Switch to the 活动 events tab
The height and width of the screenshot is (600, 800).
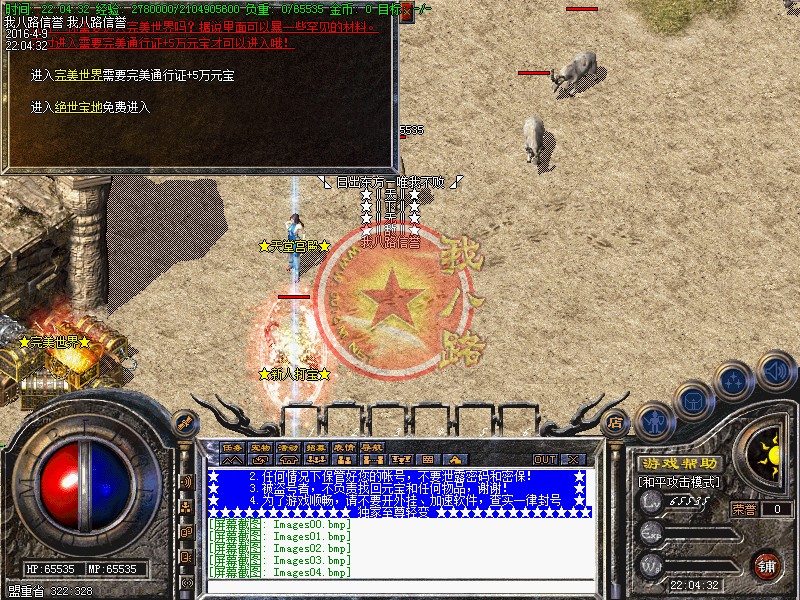[x=288, y=447]
